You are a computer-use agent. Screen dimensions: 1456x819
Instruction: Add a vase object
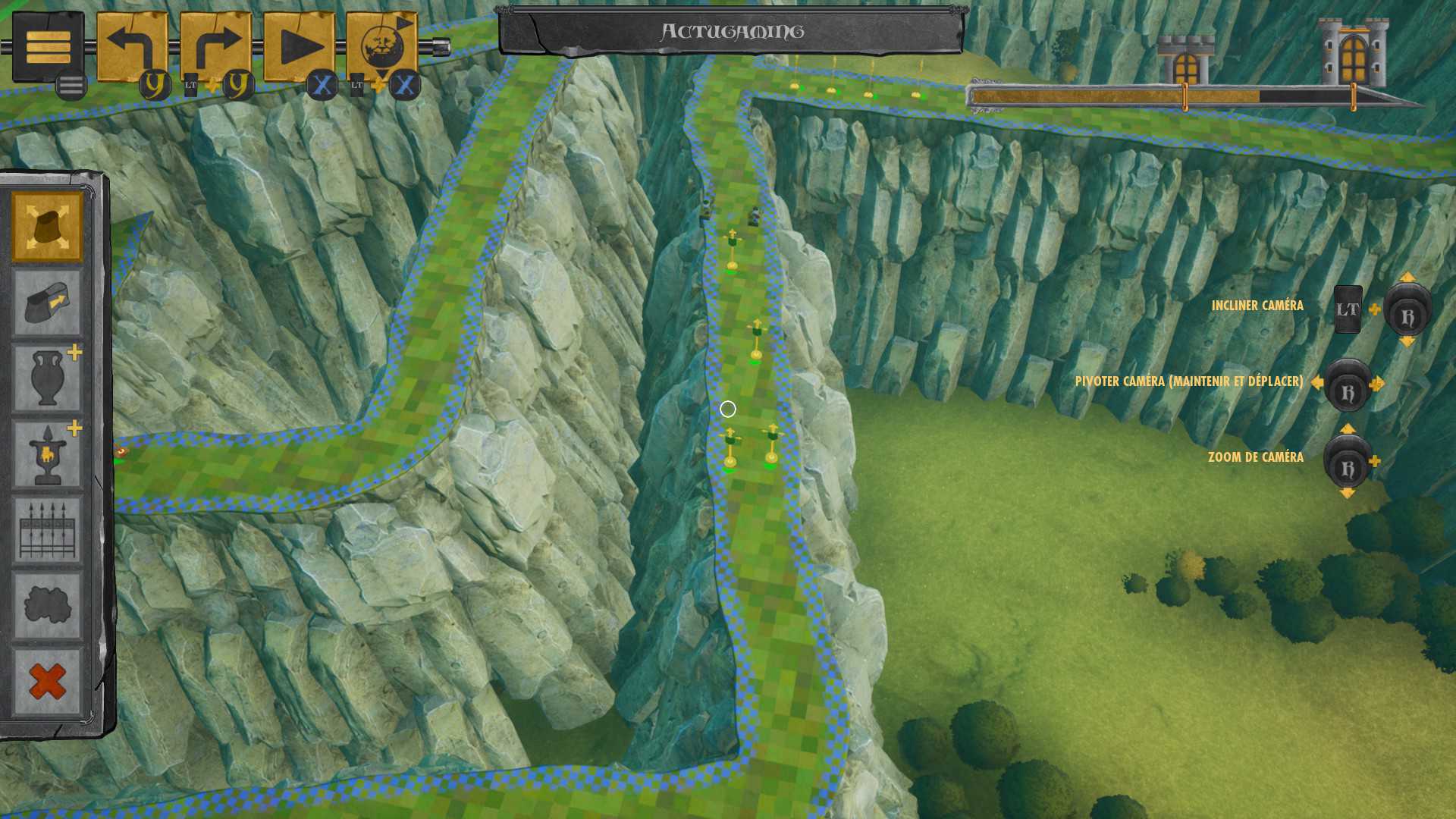pos(47,378)
